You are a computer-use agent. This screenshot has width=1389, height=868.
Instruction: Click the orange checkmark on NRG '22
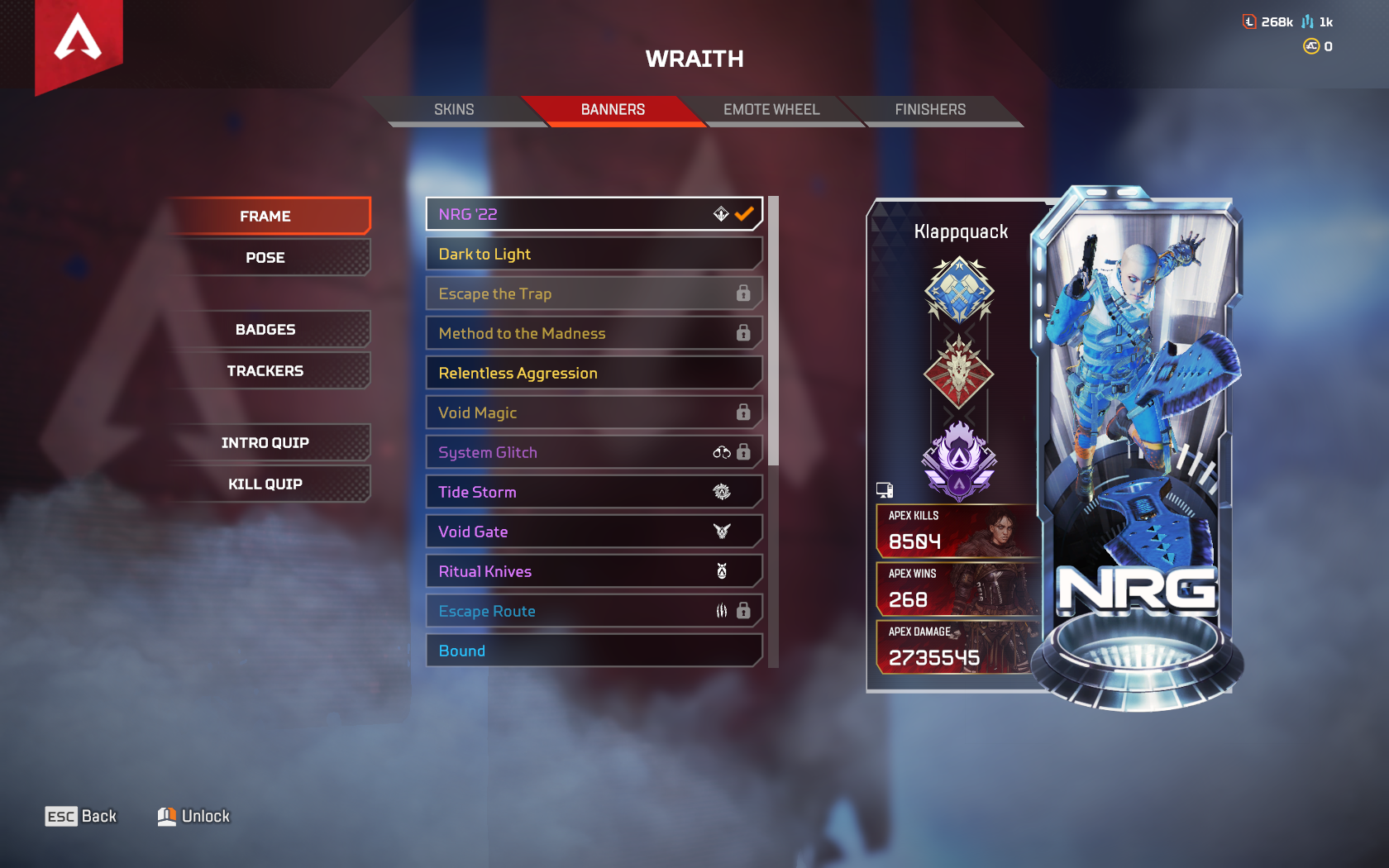click(742, 213)
